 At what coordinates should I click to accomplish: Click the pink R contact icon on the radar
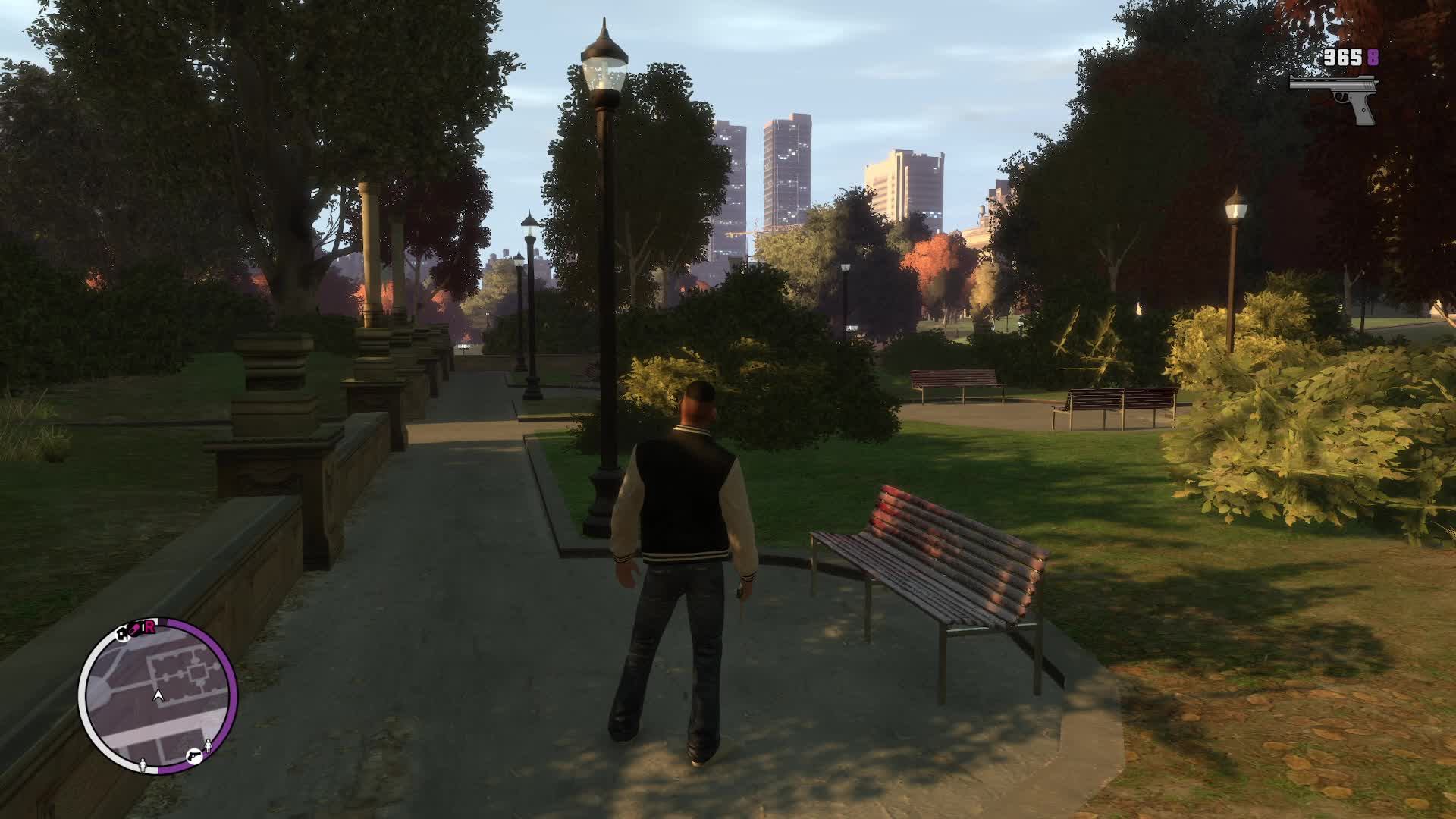coord(149,627)
